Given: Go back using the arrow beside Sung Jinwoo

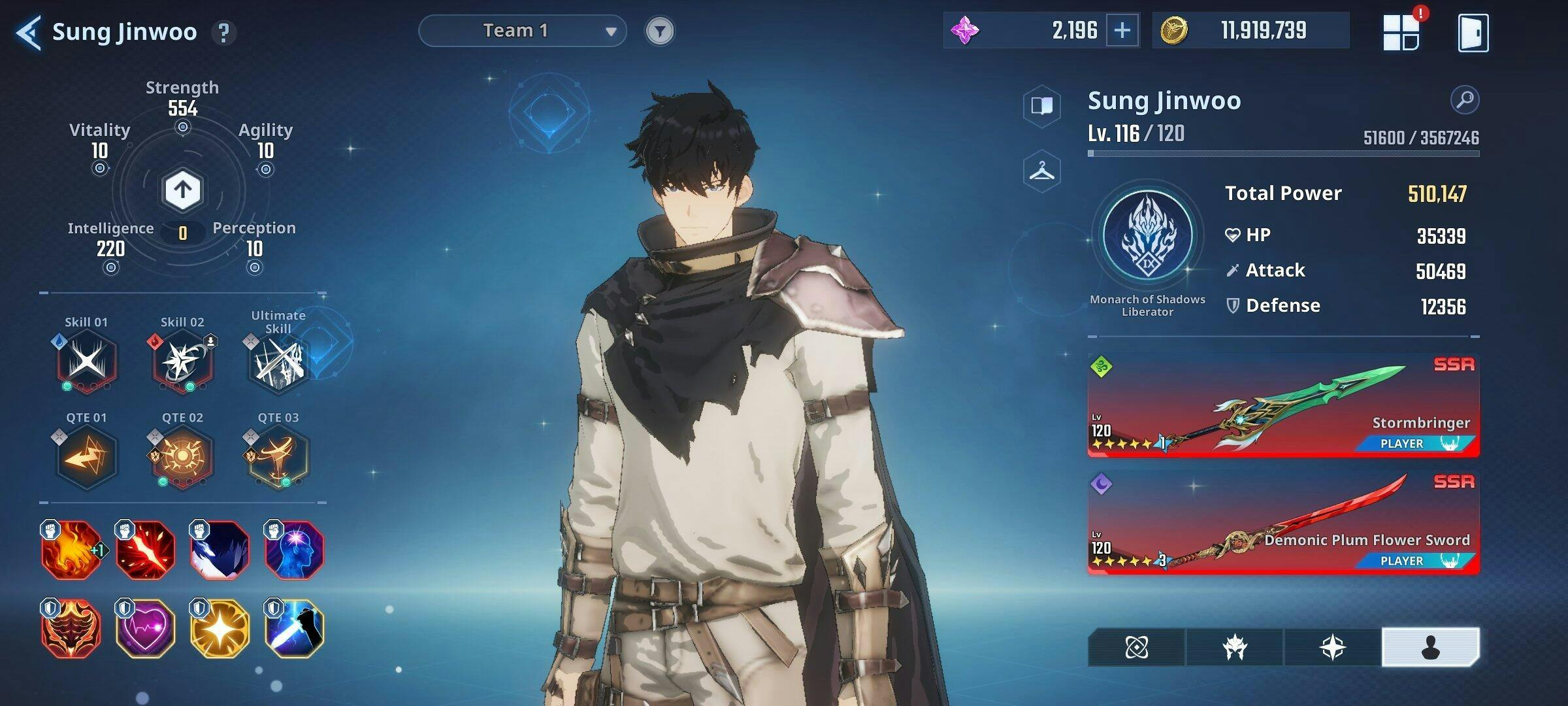Looking at the screenshot, I should [x=29, y=32].
